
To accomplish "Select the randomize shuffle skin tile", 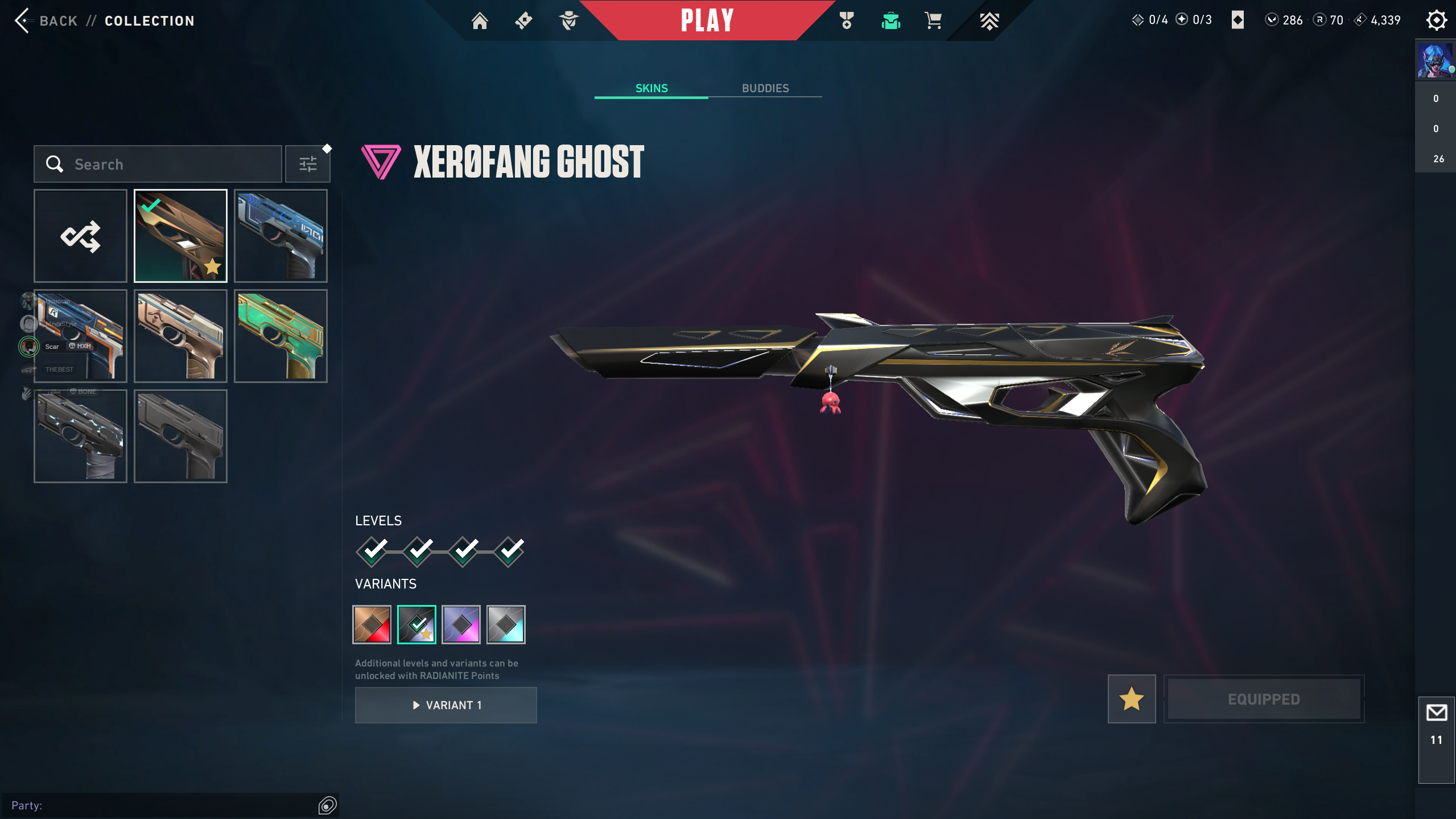I will click(80, 236).
